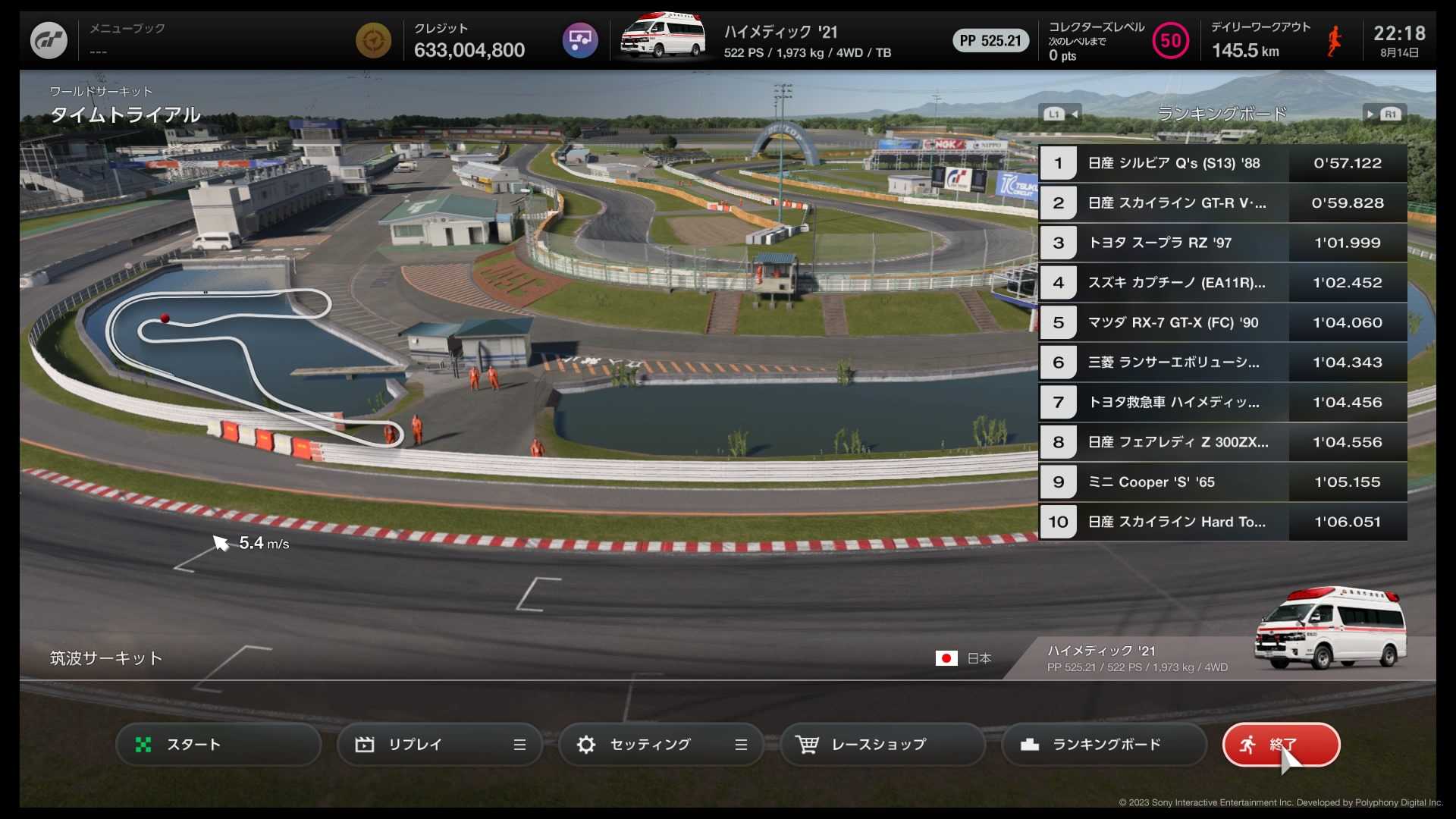Show the collector level 50 badge
The width and height of the screenshot is (1456, 819).
click(1170, 40)
